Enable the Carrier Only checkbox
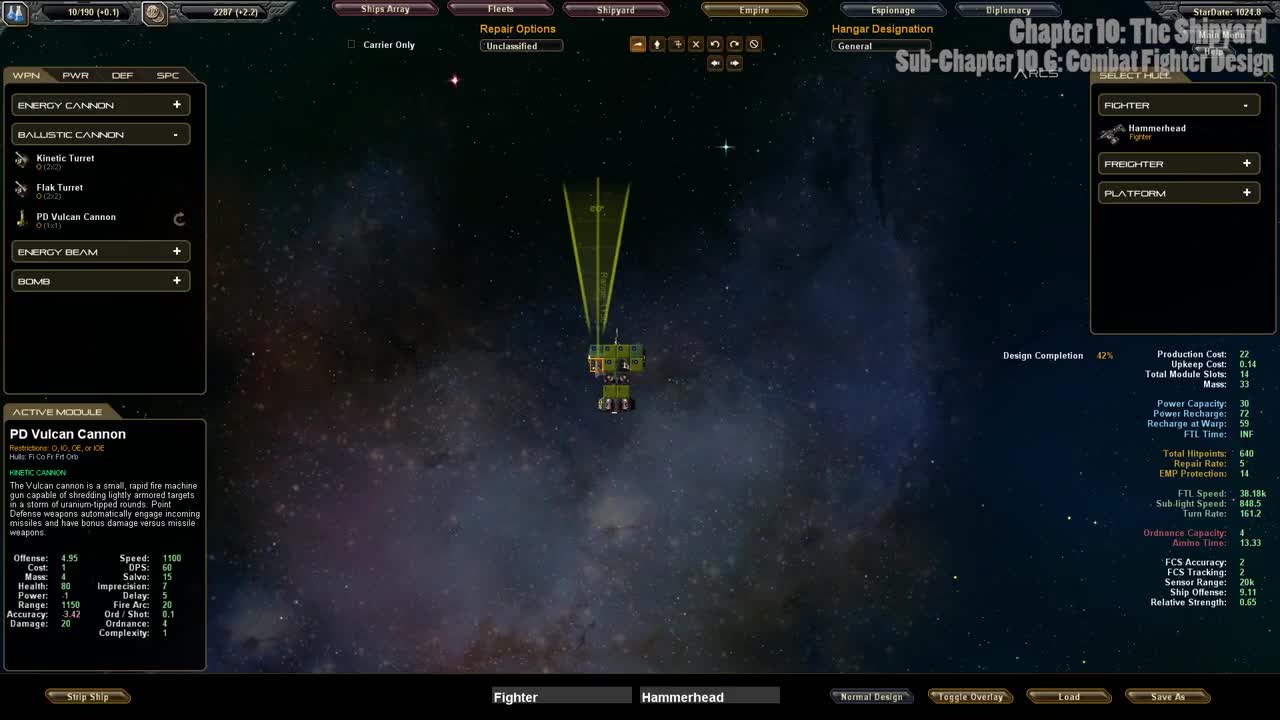The width and height of the screenshot is (1280, 720). pos(351,44)
